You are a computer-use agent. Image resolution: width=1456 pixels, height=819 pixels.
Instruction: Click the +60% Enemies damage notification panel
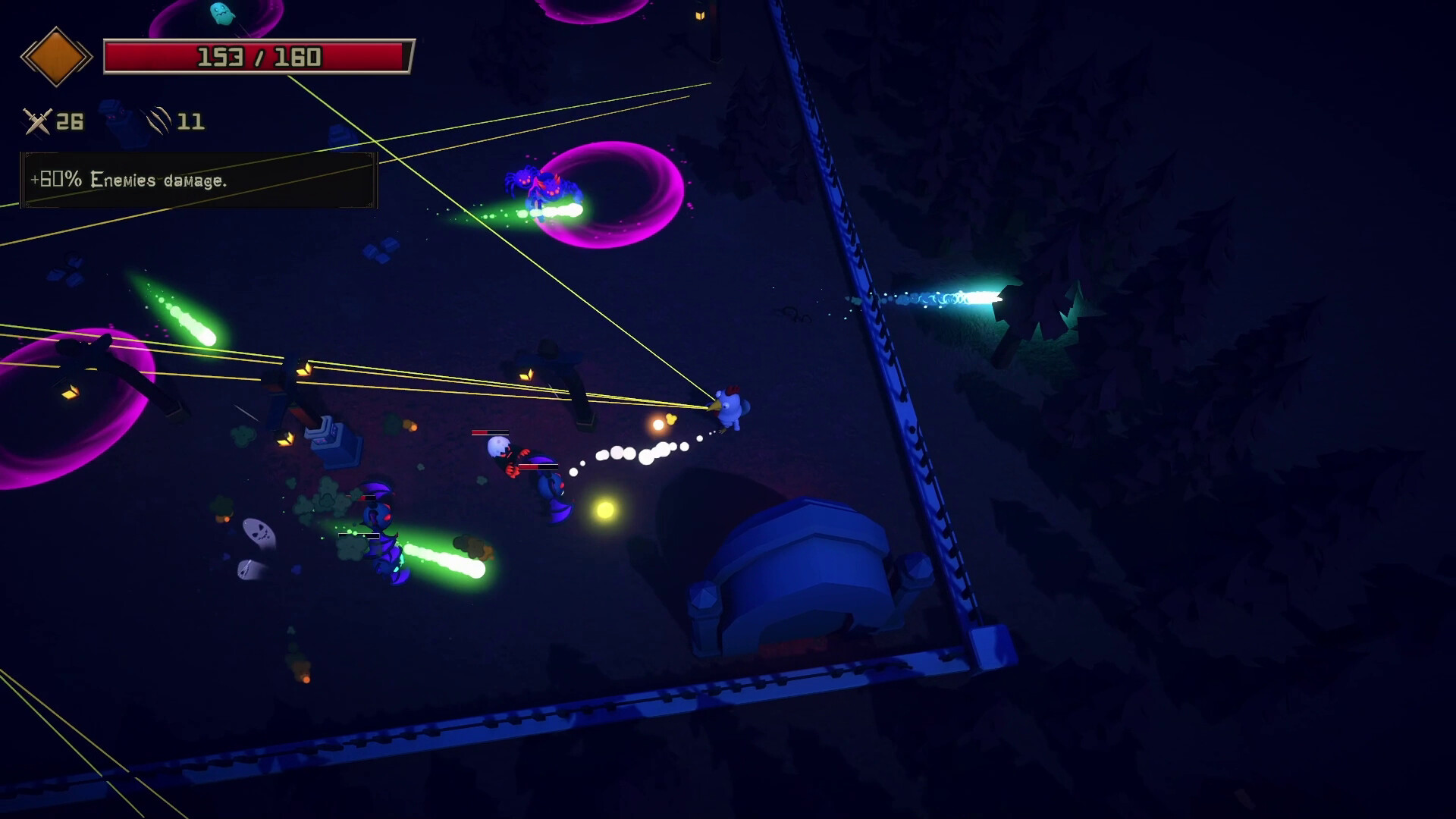[197, 181]
